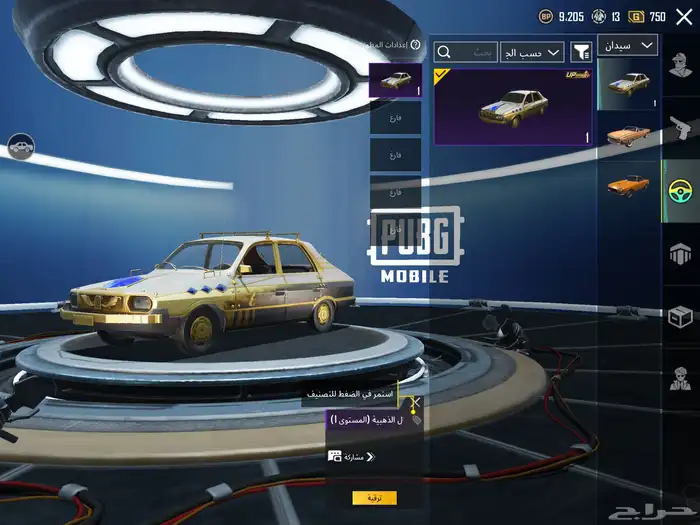
Task: Switch to the steering wheel vehicles tab
Action: click(x=681, y=189)
